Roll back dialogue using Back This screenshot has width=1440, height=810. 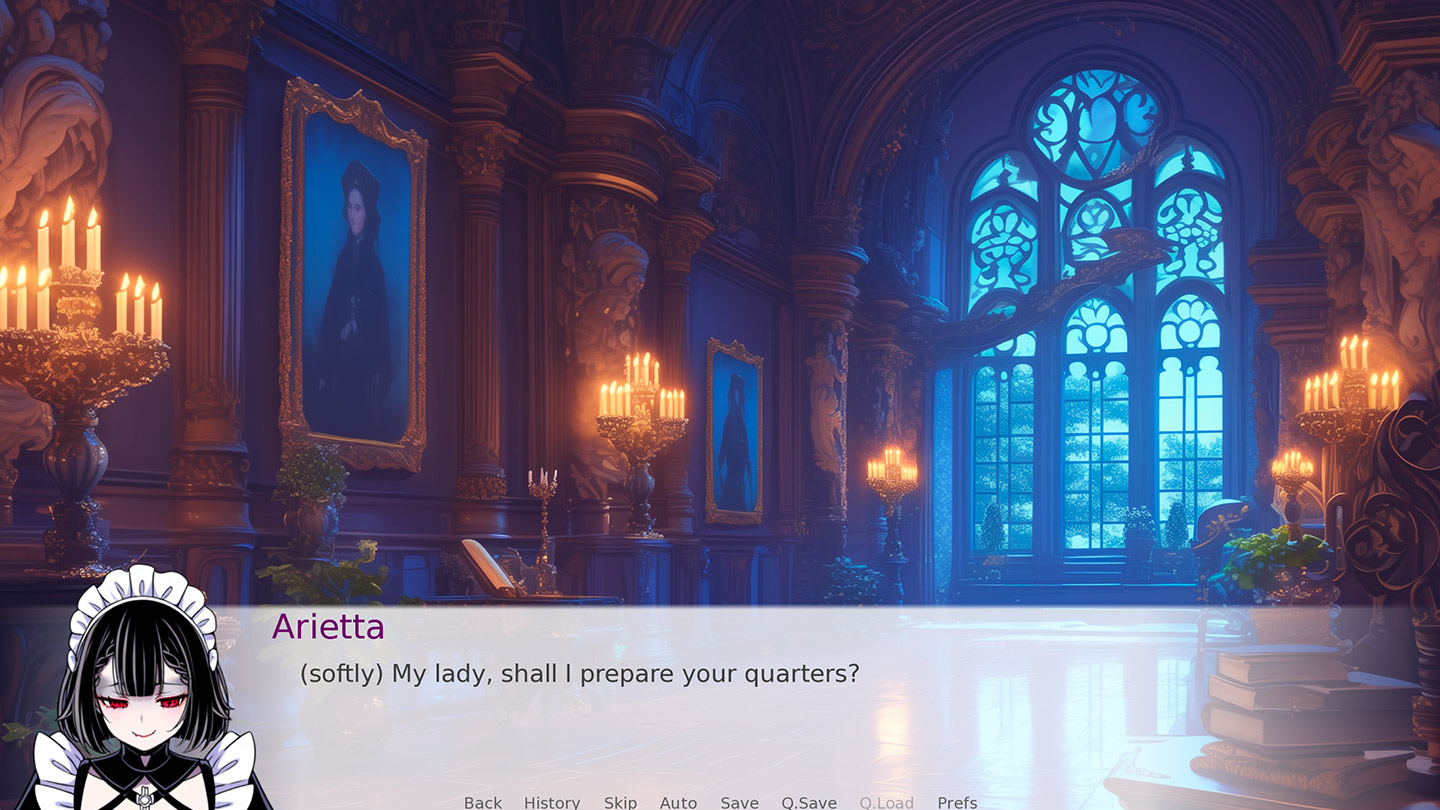point(482,802)
